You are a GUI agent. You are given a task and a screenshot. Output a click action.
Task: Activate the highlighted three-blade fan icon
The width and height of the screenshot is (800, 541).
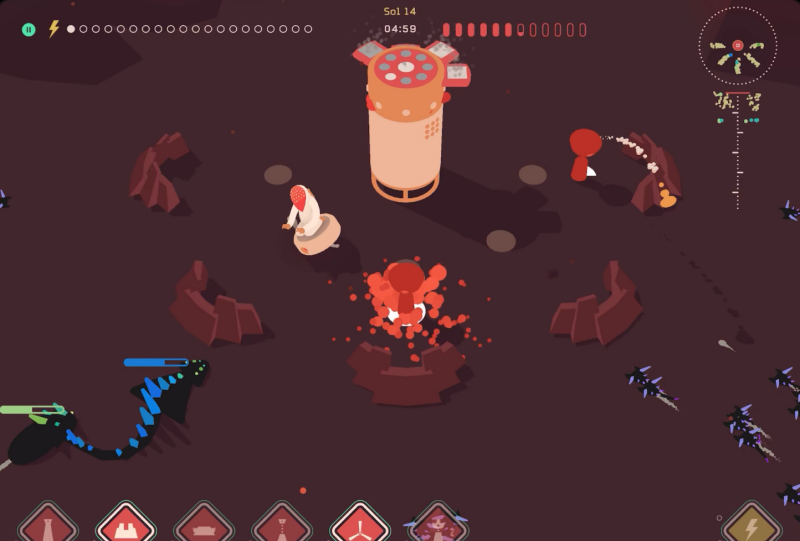click(x=360, y=525)
